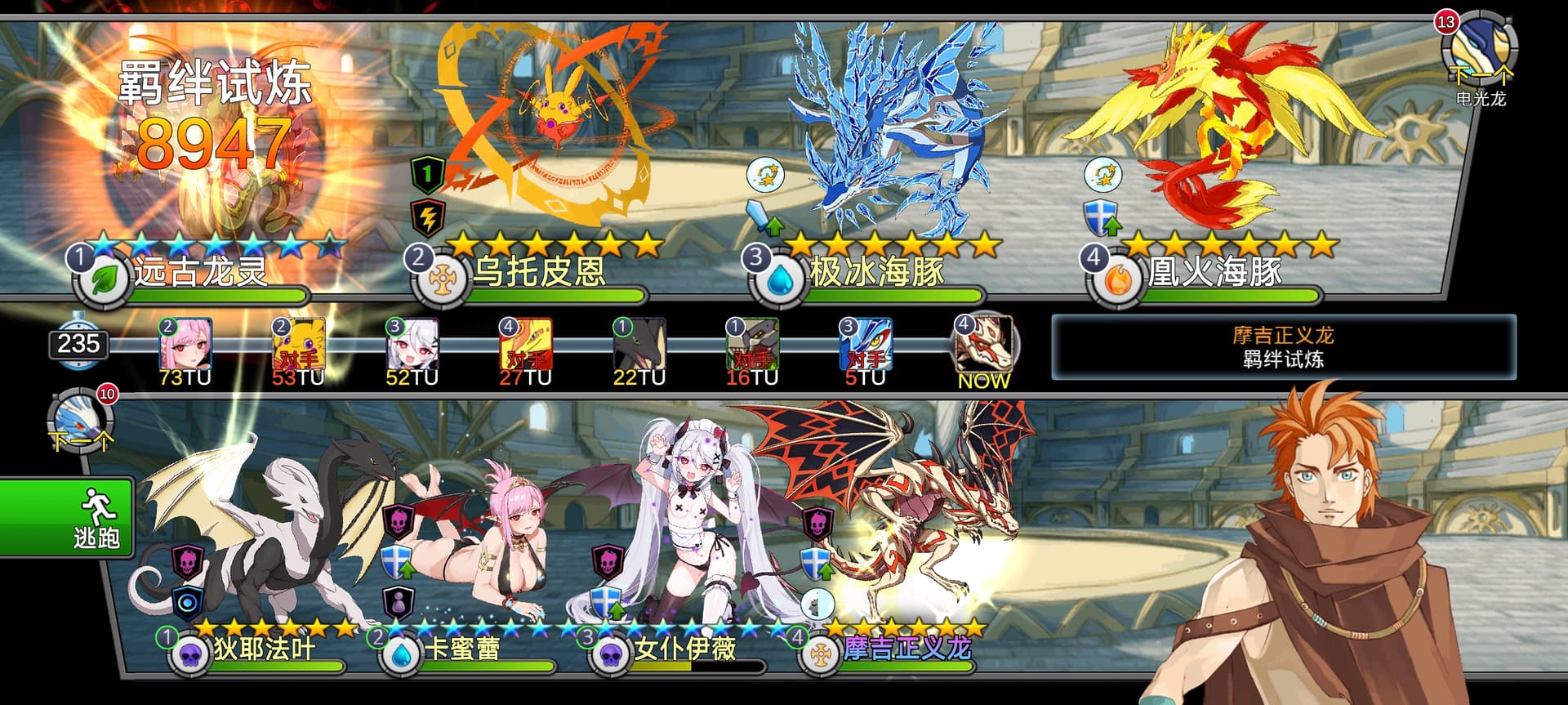Select ally 狄耶法叶 nameplate

coord(263,649)
